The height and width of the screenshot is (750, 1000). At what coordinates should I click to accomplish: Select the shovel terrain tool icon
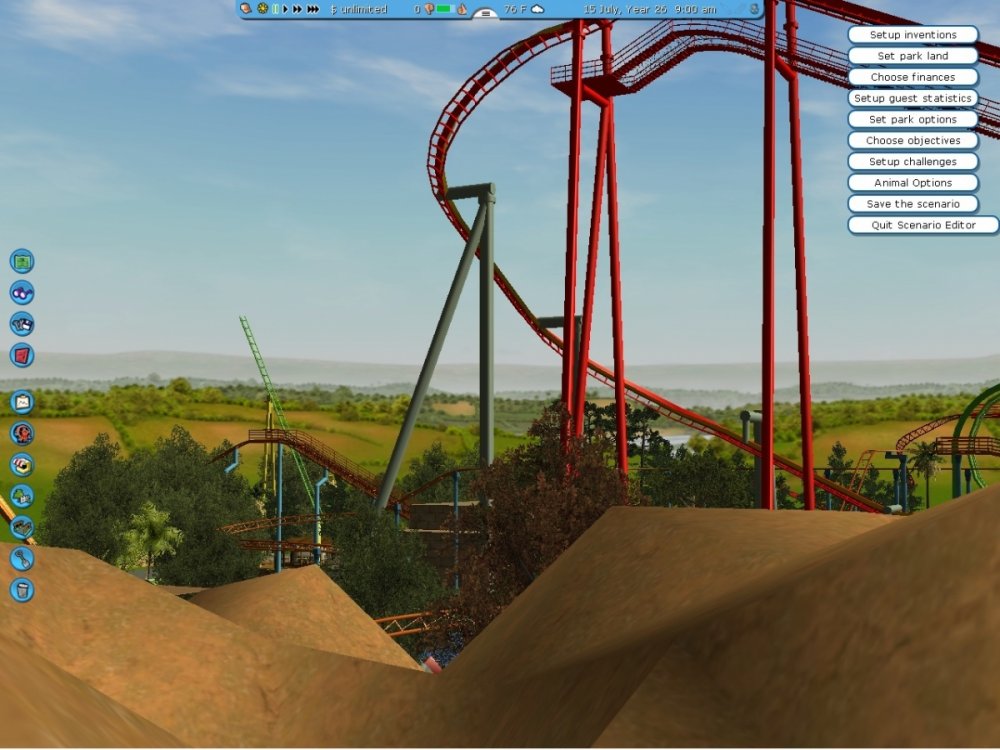click(x=22, y=558)
